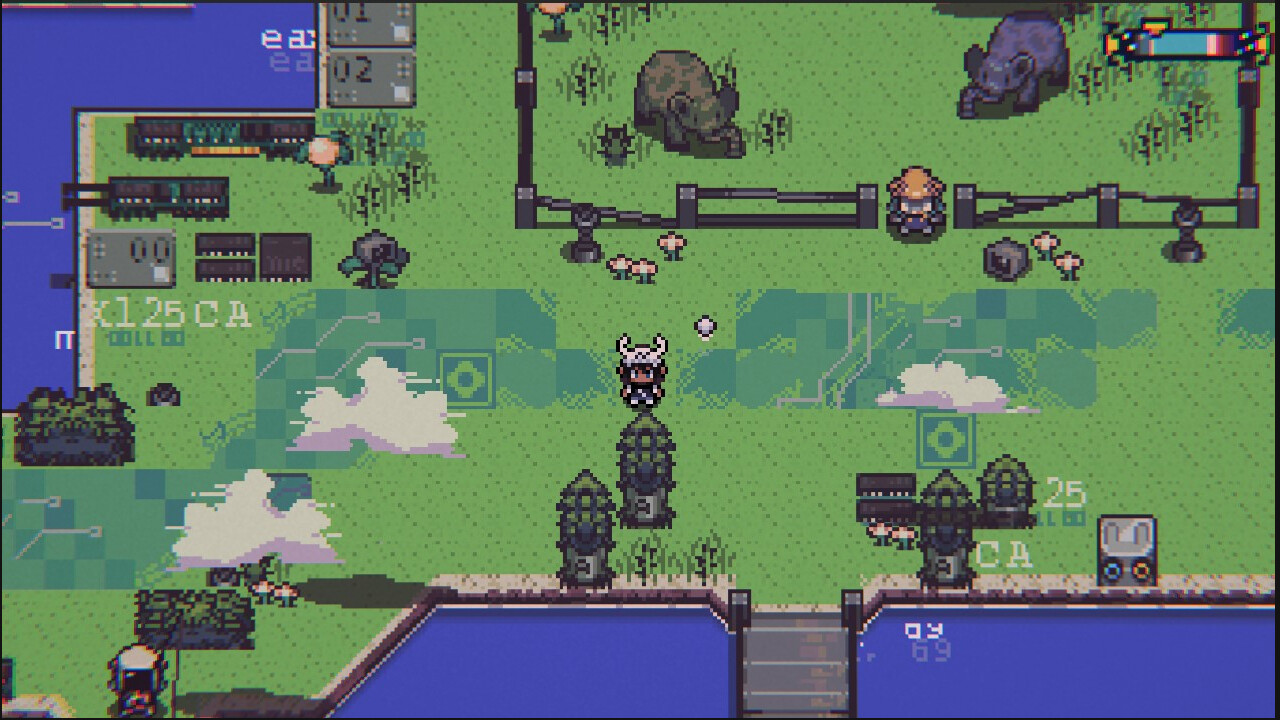Click the glowing pad marker on the right side

click(x=944, y=436)
